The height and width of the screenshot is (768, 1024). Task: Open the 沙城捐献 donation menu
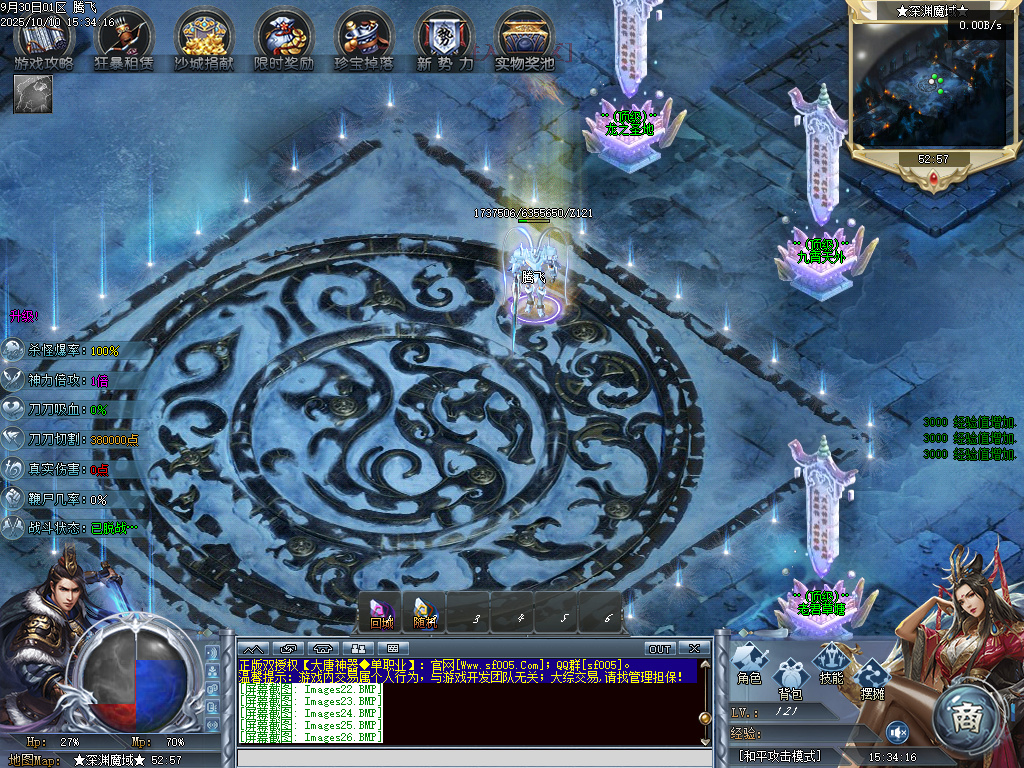tap(204, 40)
